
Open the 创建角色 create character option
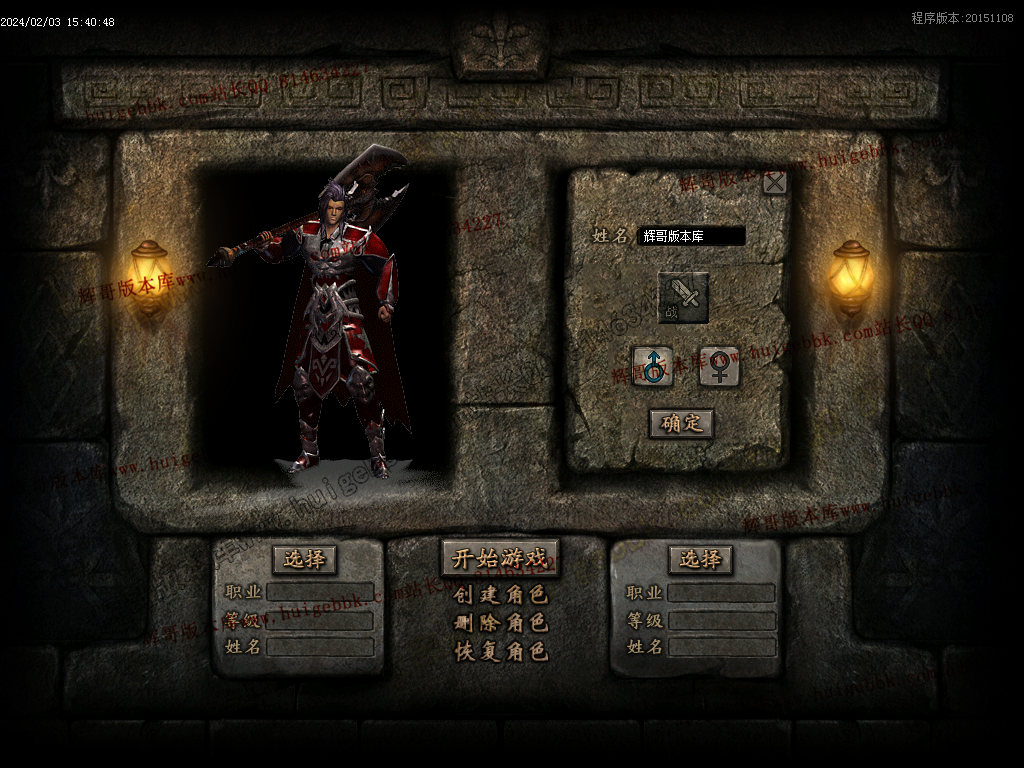(x=500, y=595)
